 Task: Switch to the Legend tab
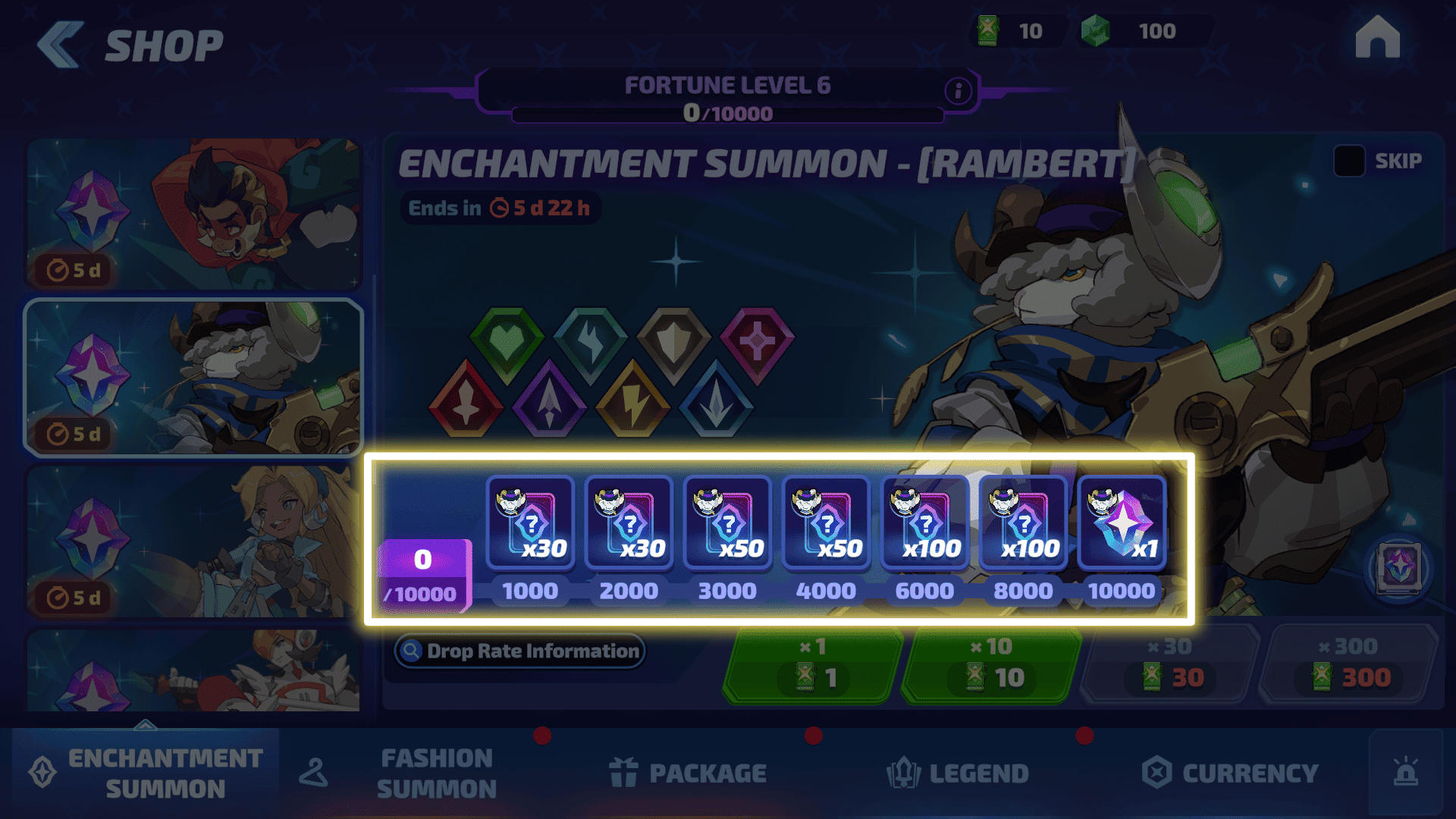(x=959, y=773)
